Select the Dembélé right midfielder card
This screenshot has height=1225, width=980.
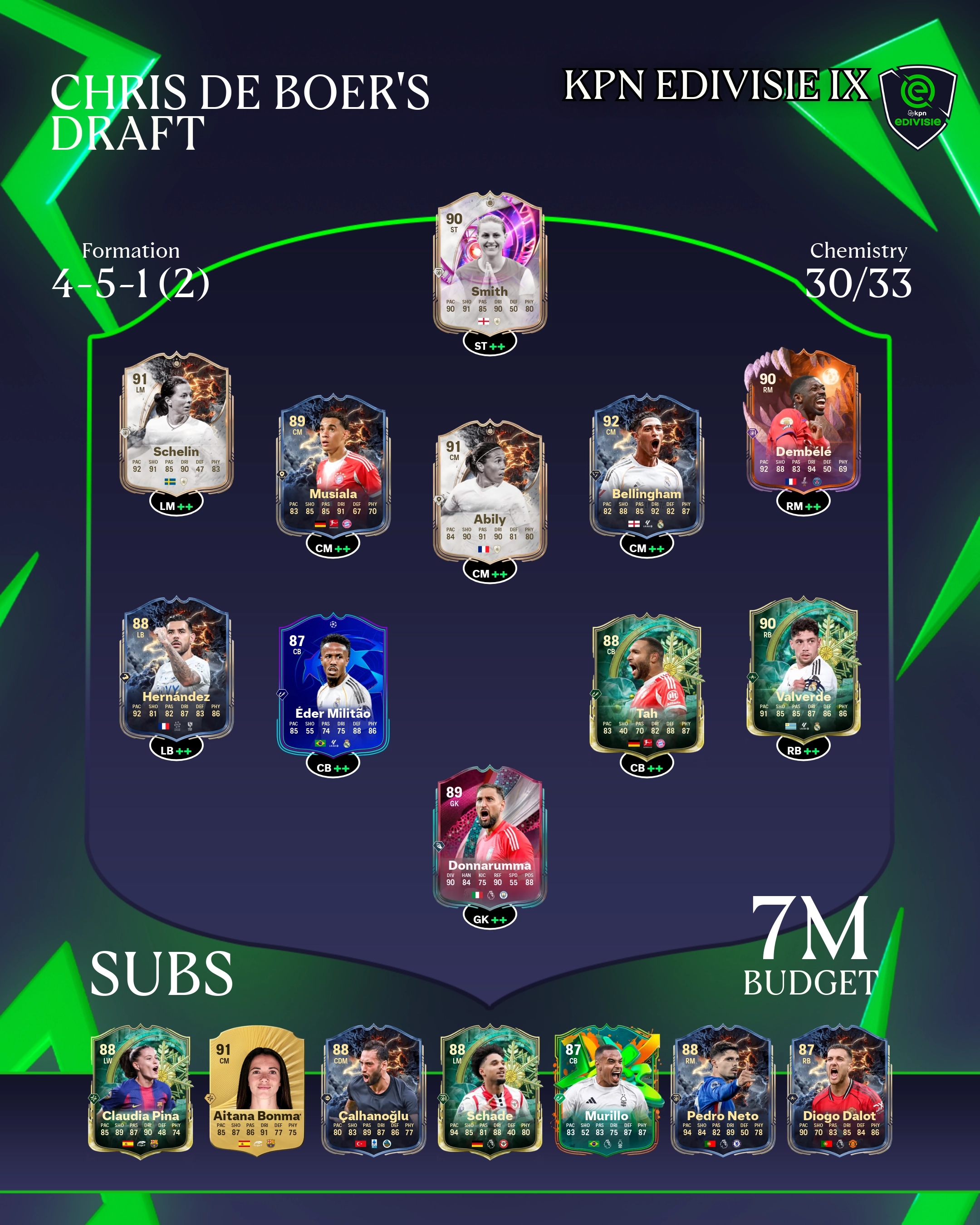[803, 424]
